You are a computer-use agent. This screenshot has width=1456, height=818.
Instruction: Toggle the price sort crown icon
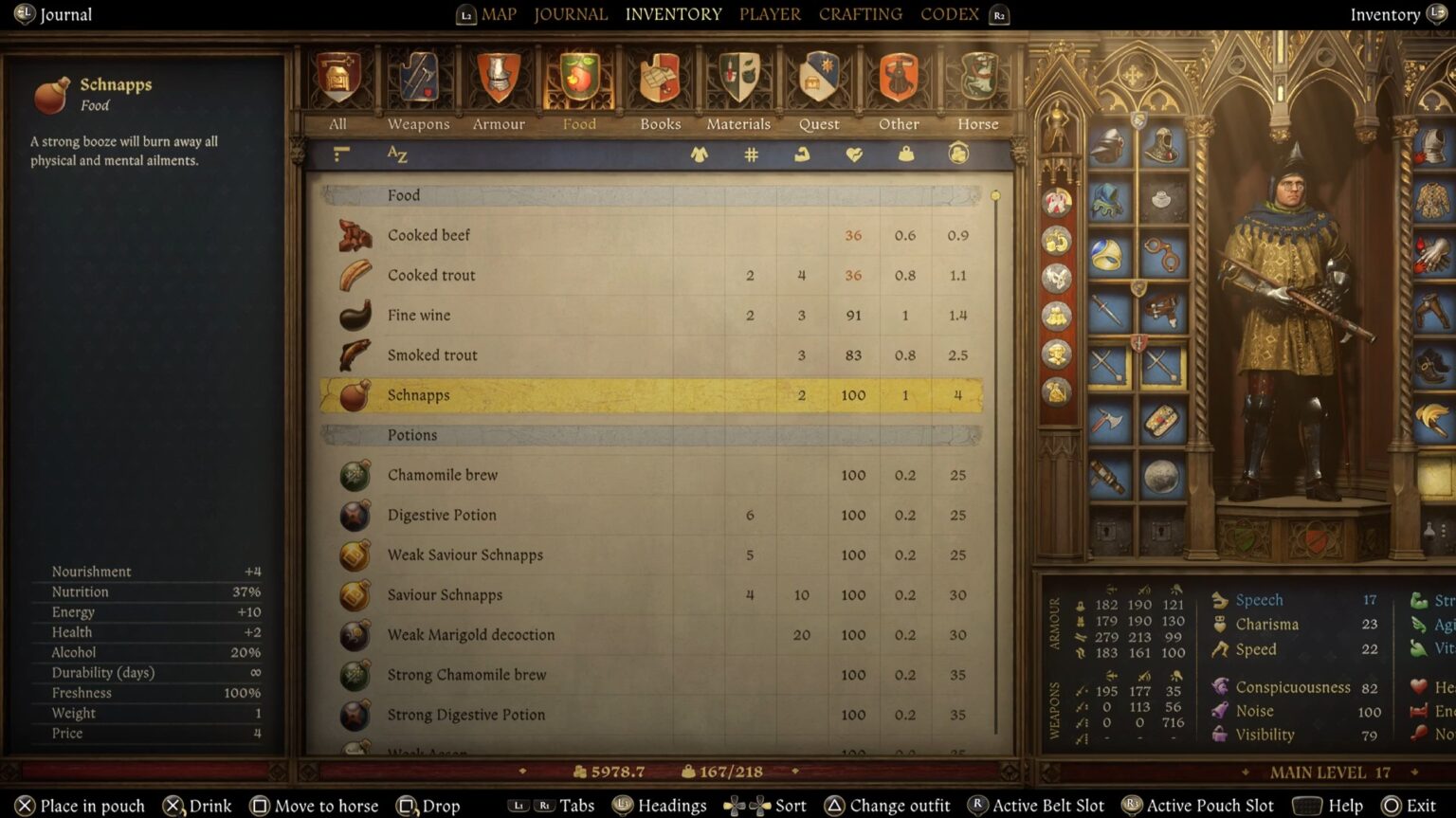pos(958,153)
